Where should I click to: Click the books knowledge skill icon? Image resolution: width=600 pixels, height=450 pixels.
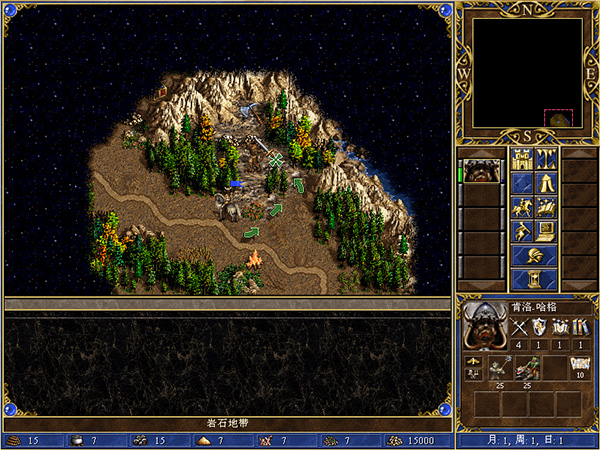579,327
